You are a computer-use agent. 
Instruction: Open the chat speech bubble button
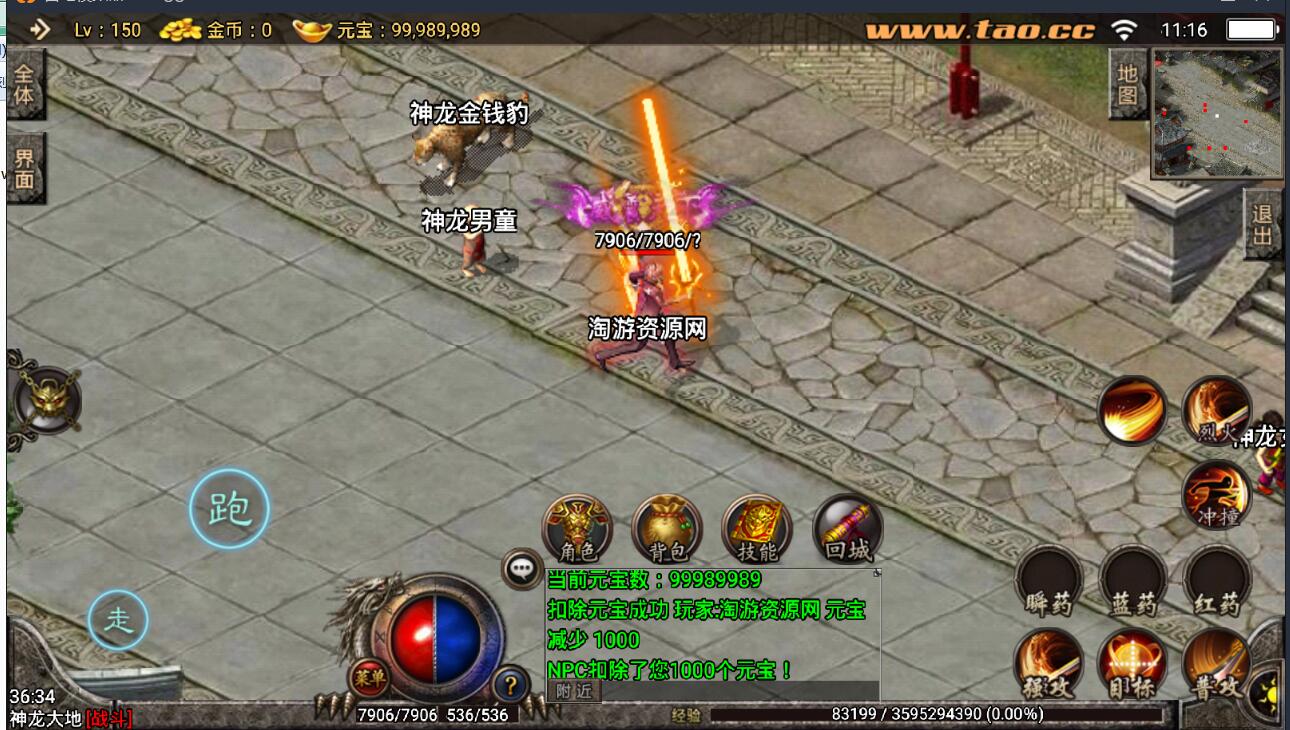(x=522, y=569)
